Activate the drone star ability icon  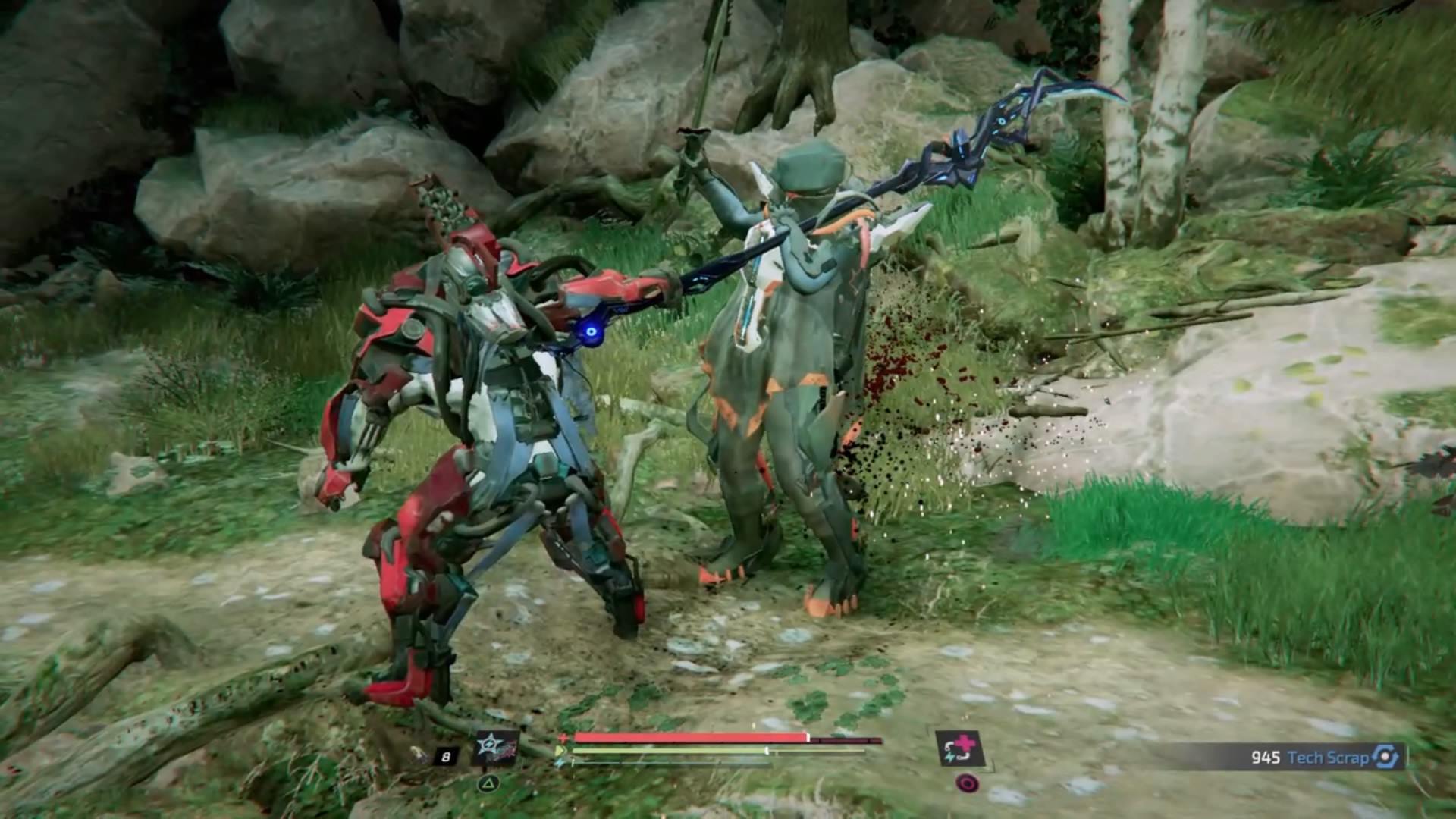coord(495,748)
